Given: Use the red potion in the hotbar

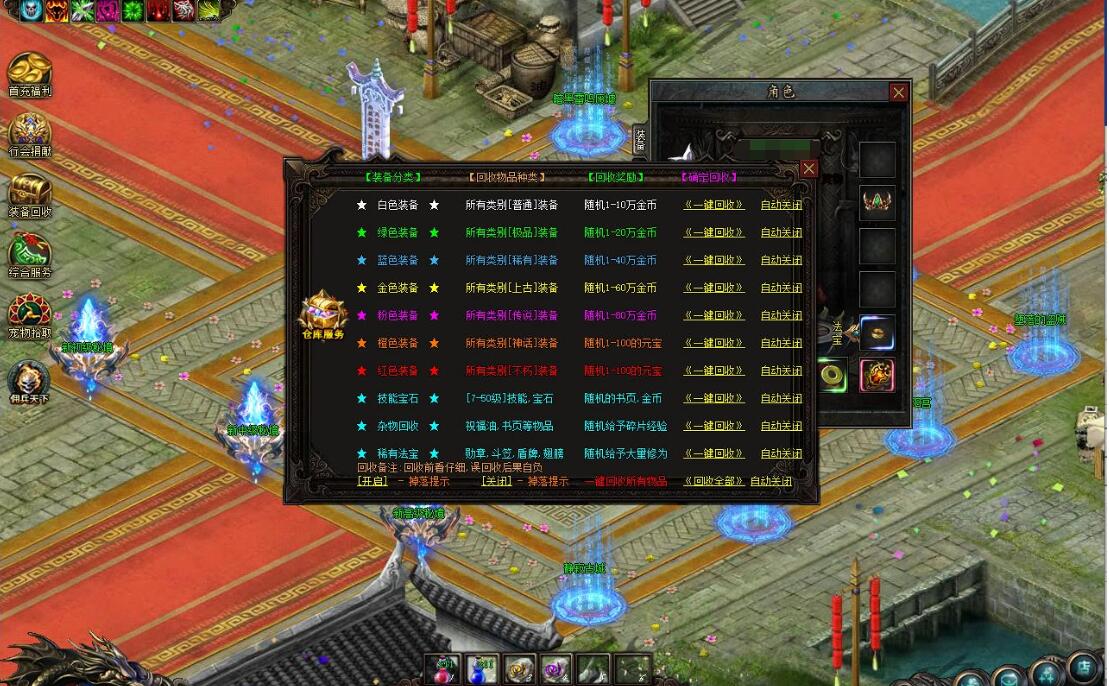Looking at the screenshot, I should (444, 669).
